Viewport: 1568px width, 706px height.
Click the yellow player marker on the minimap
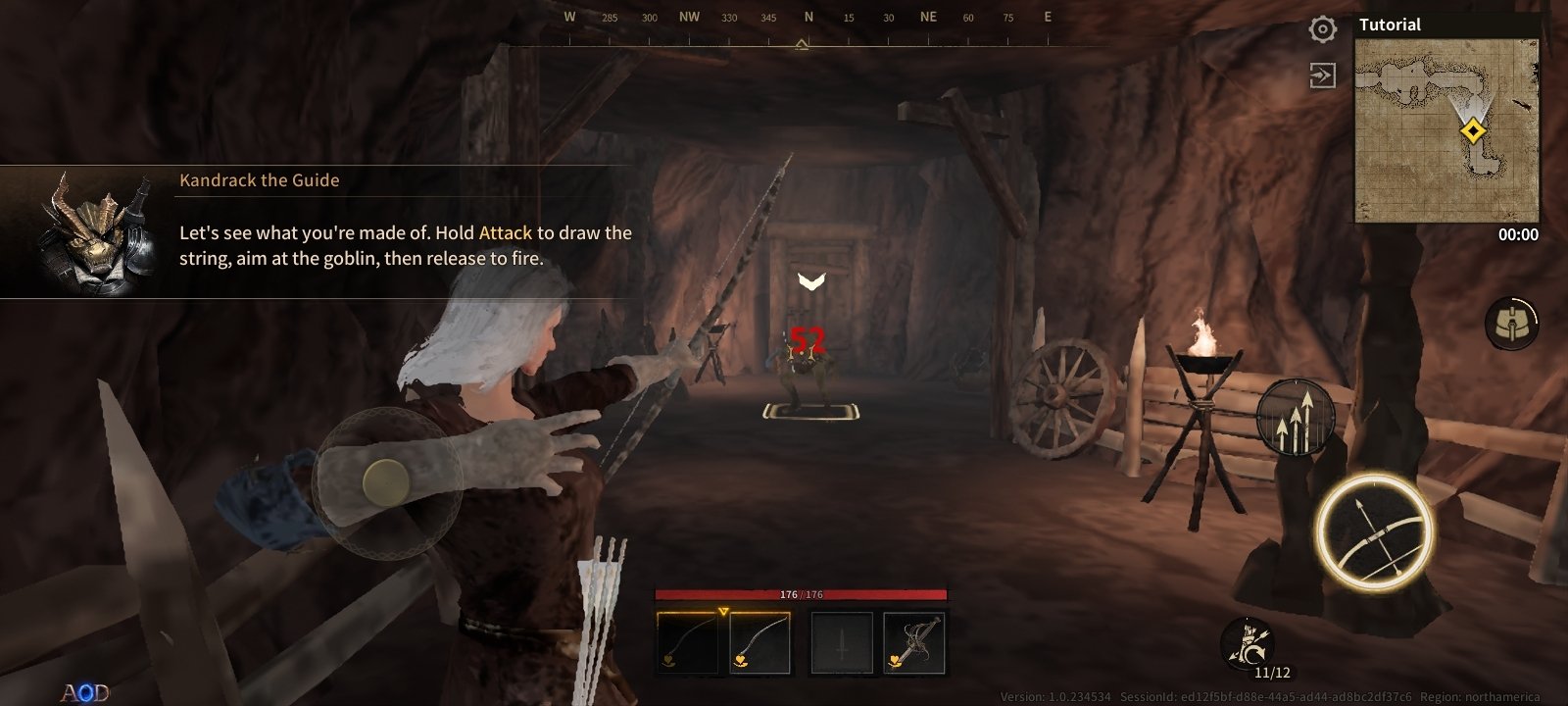tap(1473, 128)
